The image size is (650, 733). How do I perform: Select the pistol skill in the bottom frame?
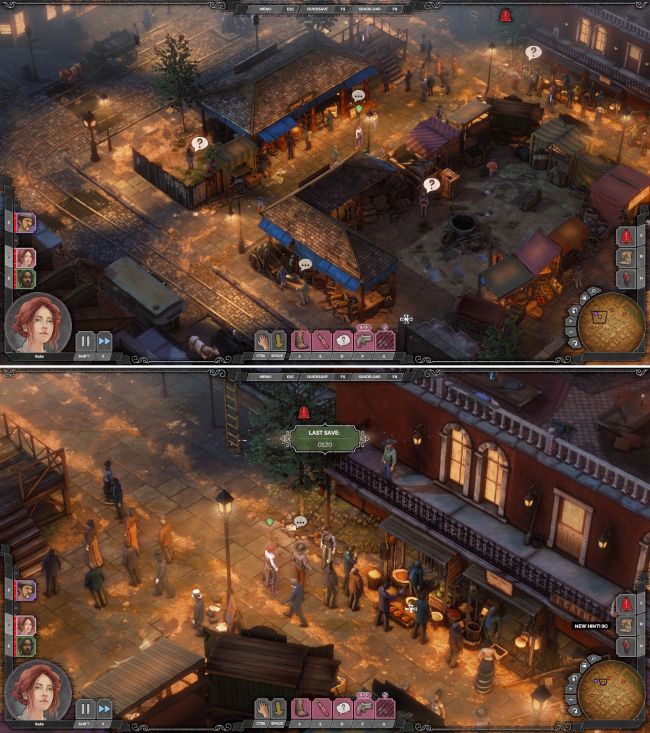[364, 708]
